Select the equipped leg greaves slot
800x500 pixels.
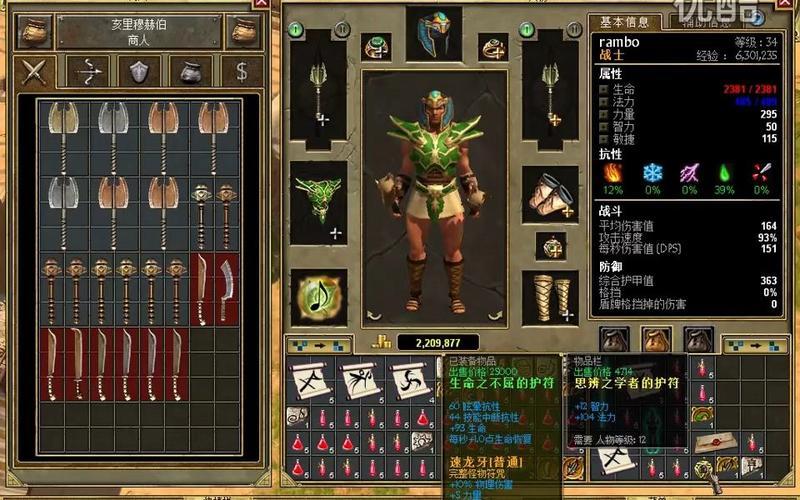point(550,296)
